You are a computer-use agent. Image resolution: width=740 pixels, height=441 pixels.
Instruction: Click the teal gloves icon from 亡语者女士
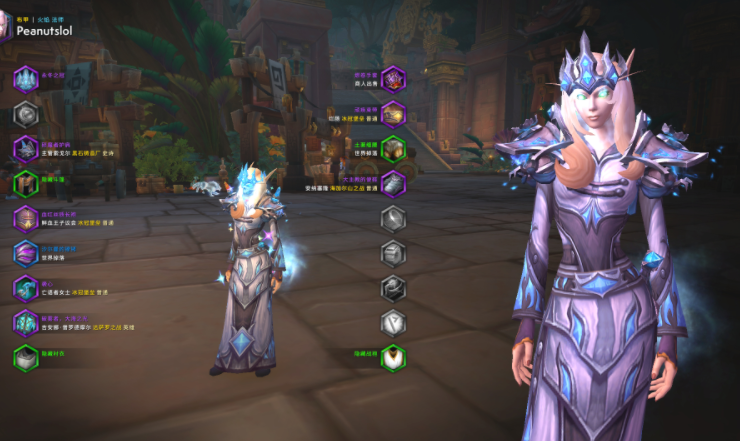tap(26, 288)
